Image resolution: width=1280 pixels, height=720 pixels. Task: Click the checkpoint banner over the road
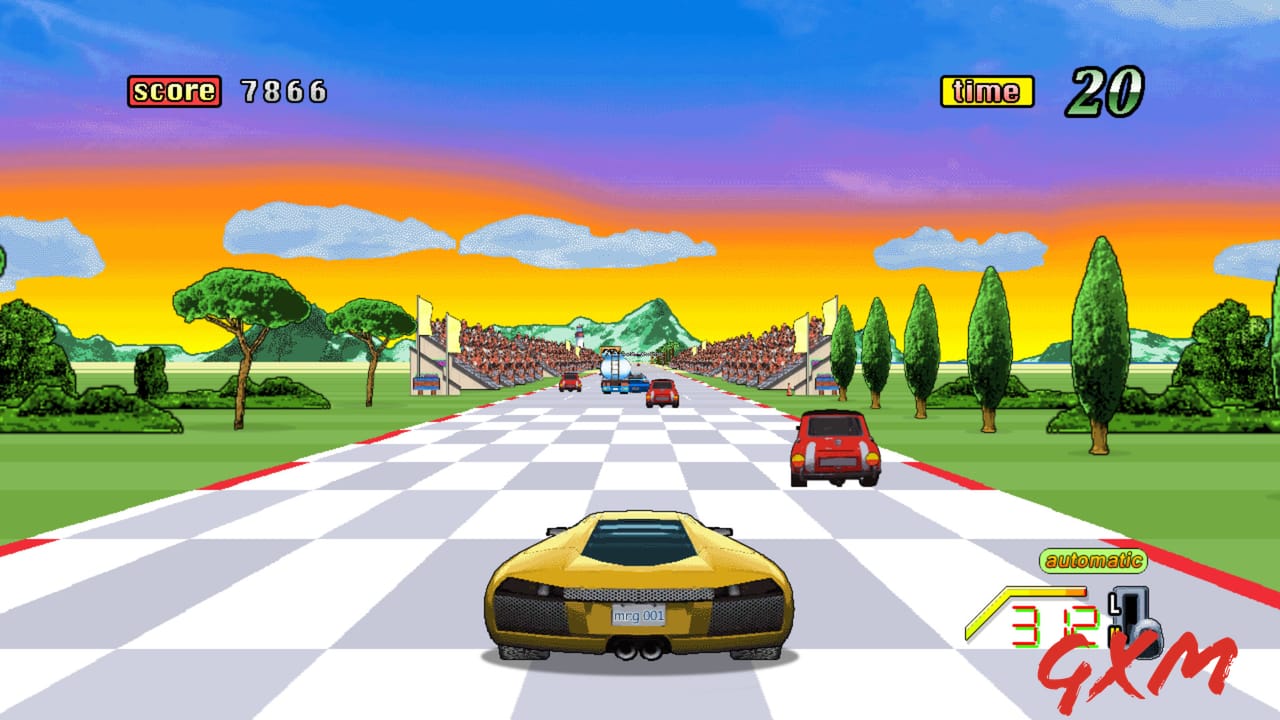pos(612,351)
